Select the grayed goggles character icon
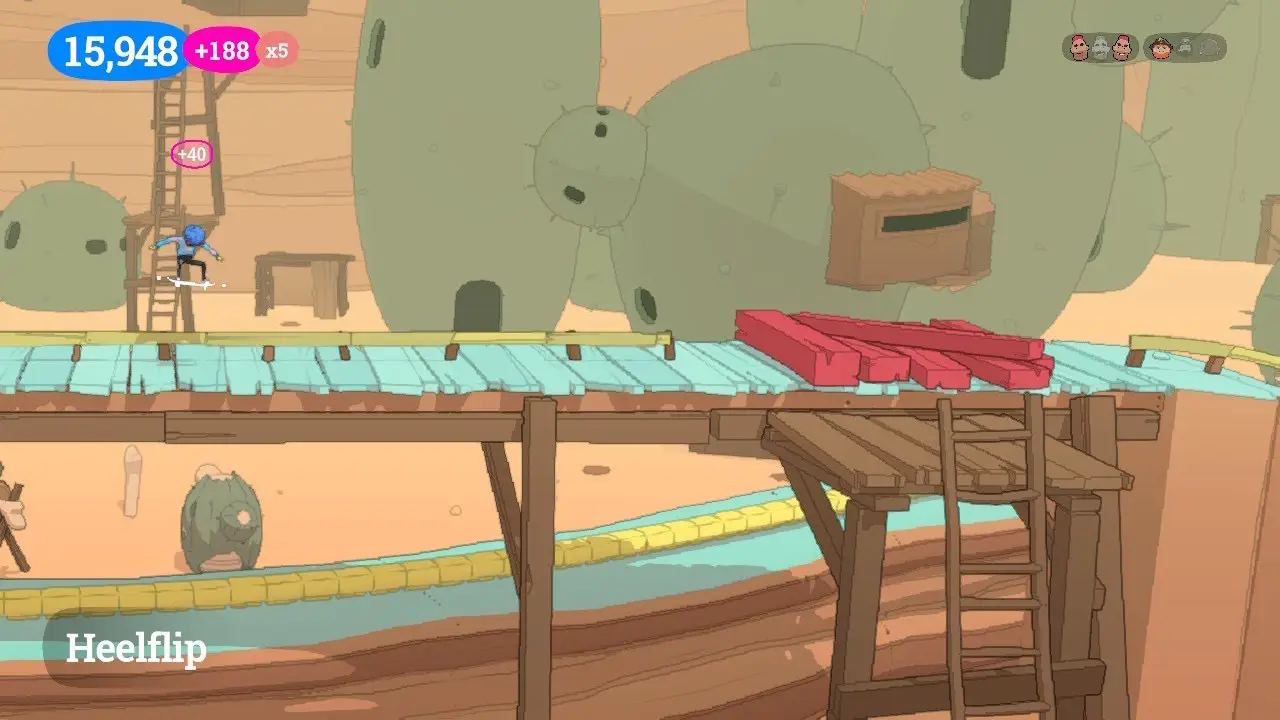1280x720 pixels. pos(1186,46)
